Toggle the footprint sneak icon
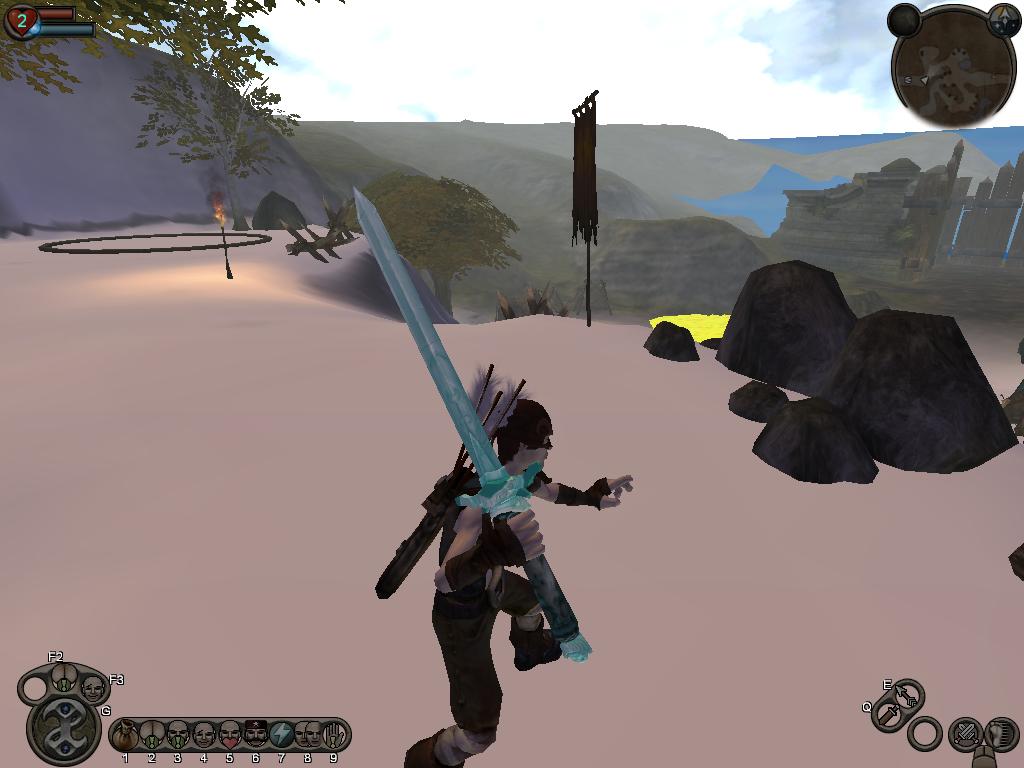The width and height of the screenshot is (1024, 768). [1001, 734]
